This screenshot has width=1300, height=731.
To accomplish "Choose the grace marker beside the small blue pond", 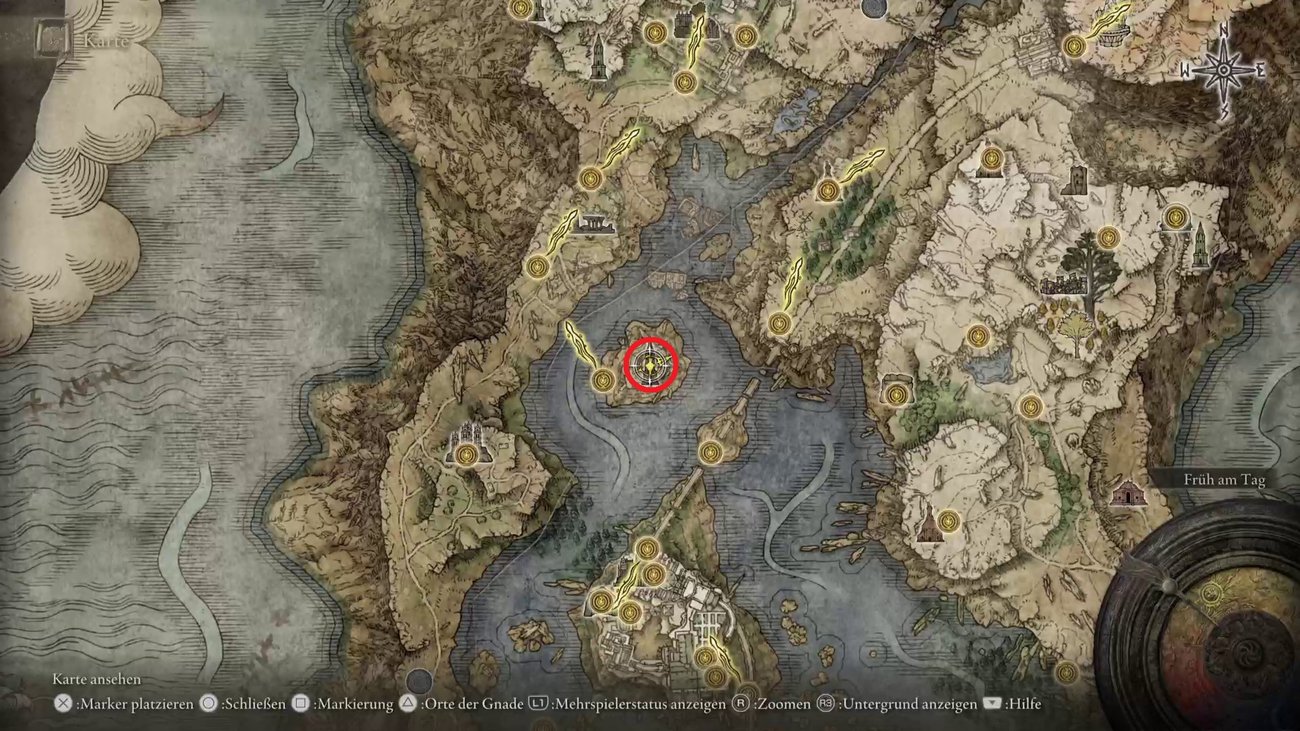I will [977, 336].
